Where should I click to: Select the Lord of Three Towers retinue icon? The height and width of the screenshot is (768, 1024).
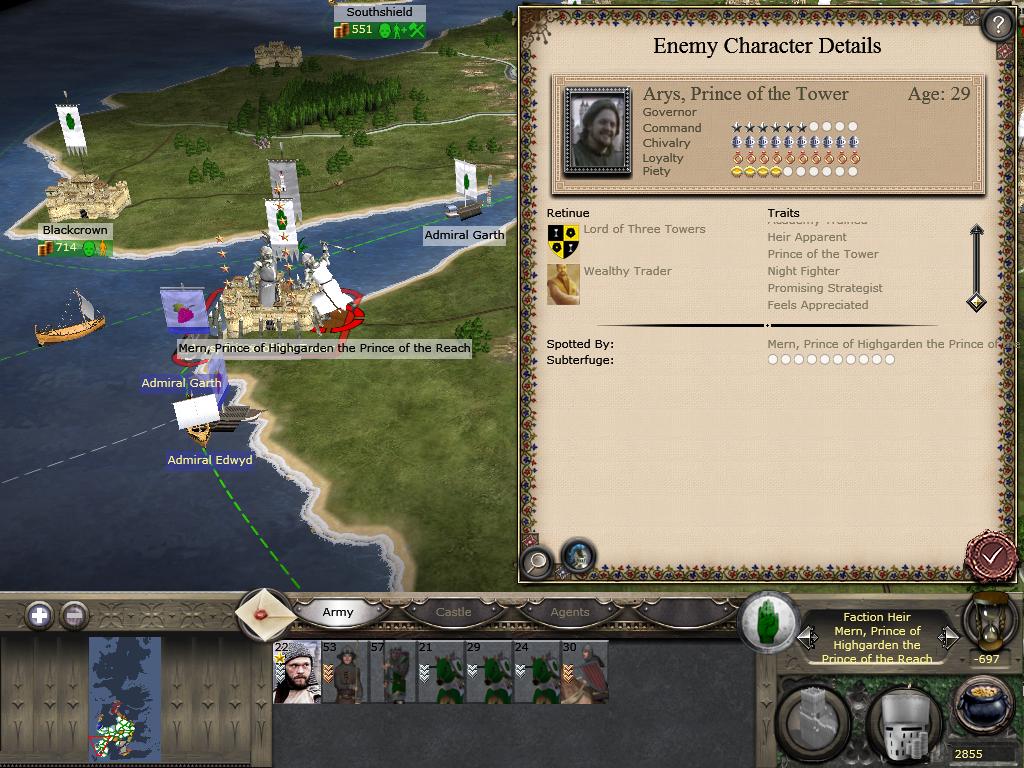coord(563,240)
